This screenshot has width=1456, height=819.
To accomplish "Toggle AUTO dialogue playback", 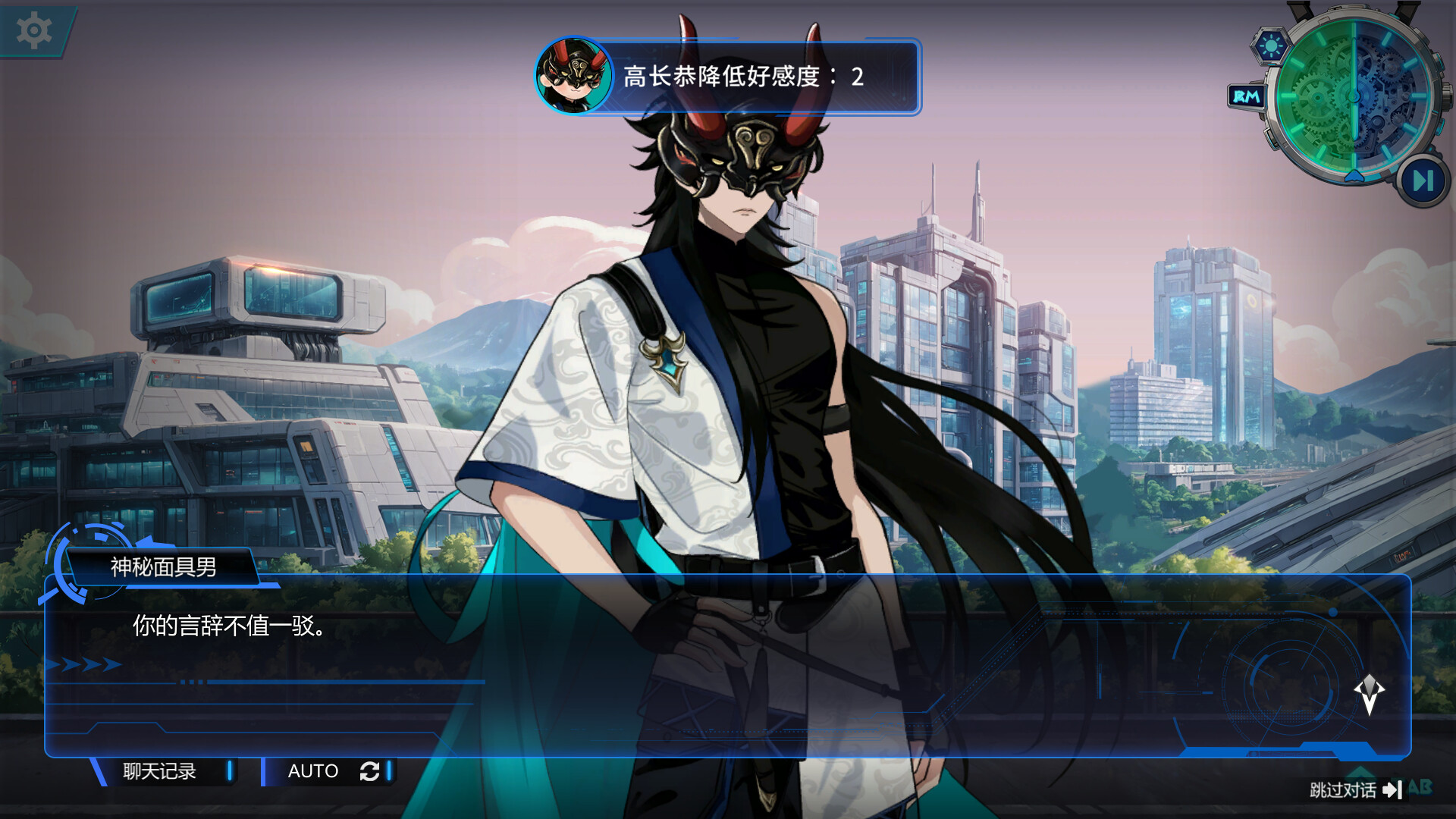I will pyautogui.click(x=331, y=771).
